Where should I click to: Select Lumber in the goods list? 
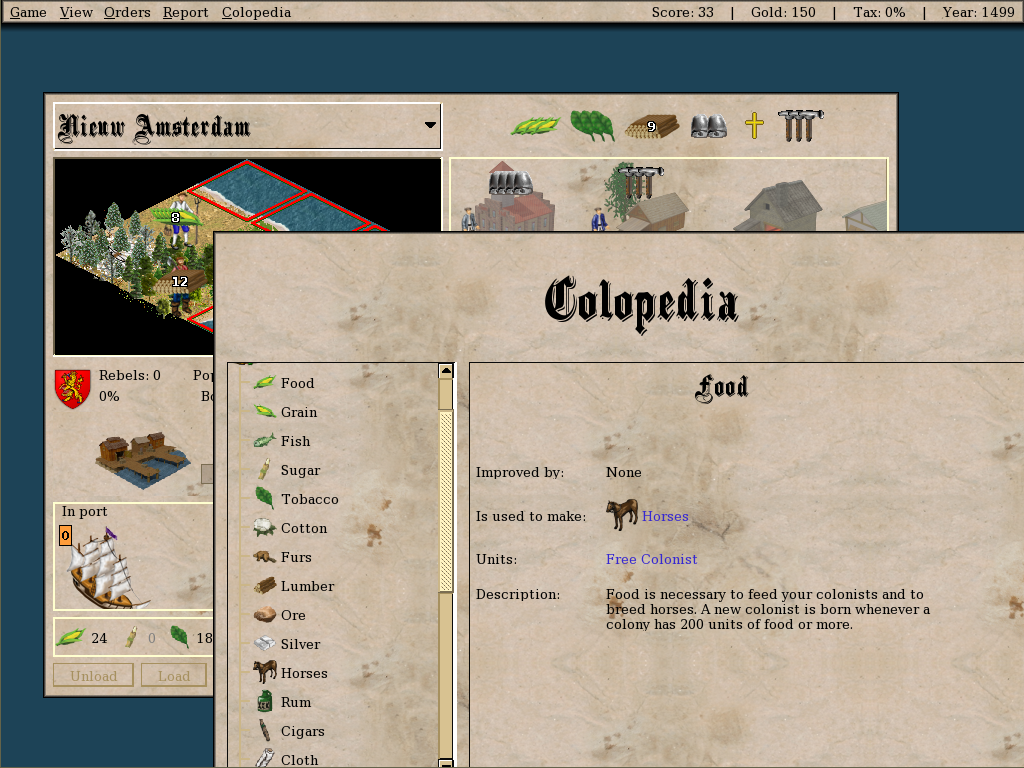307,586
